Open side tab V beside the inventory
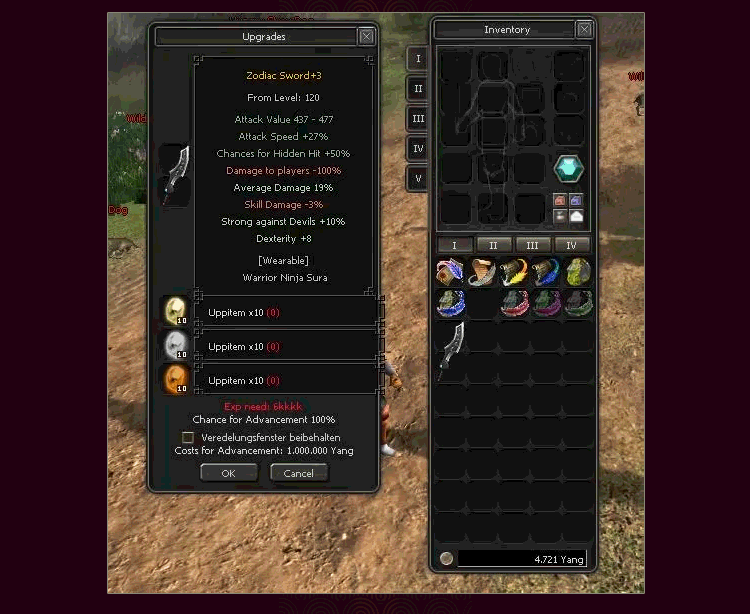 click(x=418, y=179)
